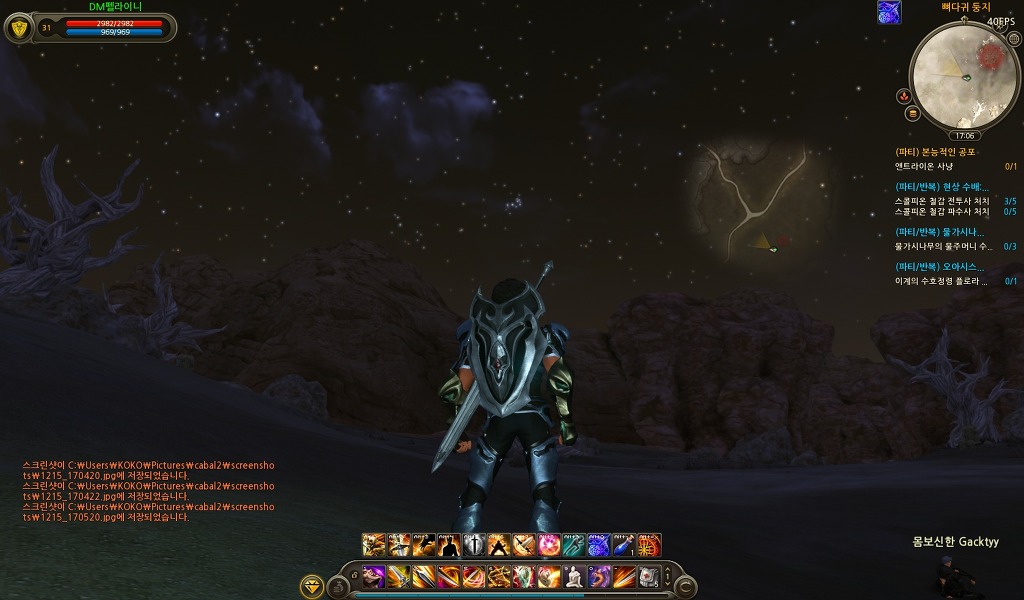Click the globe button beside the minimap
The image size is (1024, 600).
coord(1013,39)
